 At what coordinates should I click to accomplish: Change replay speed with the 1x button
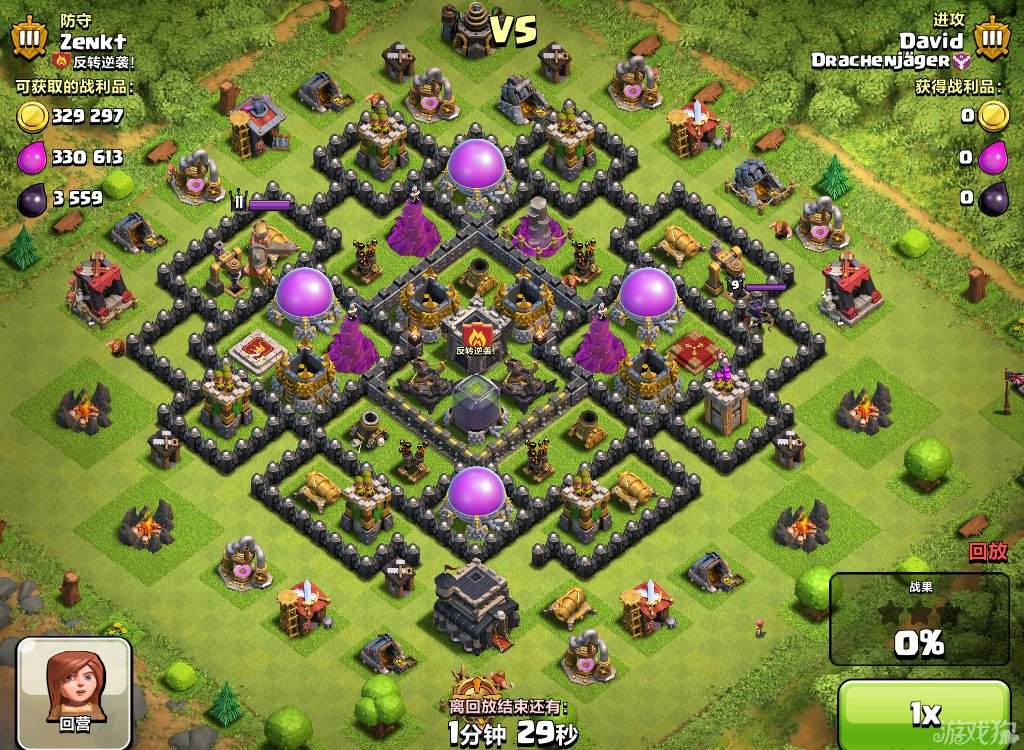924,713
